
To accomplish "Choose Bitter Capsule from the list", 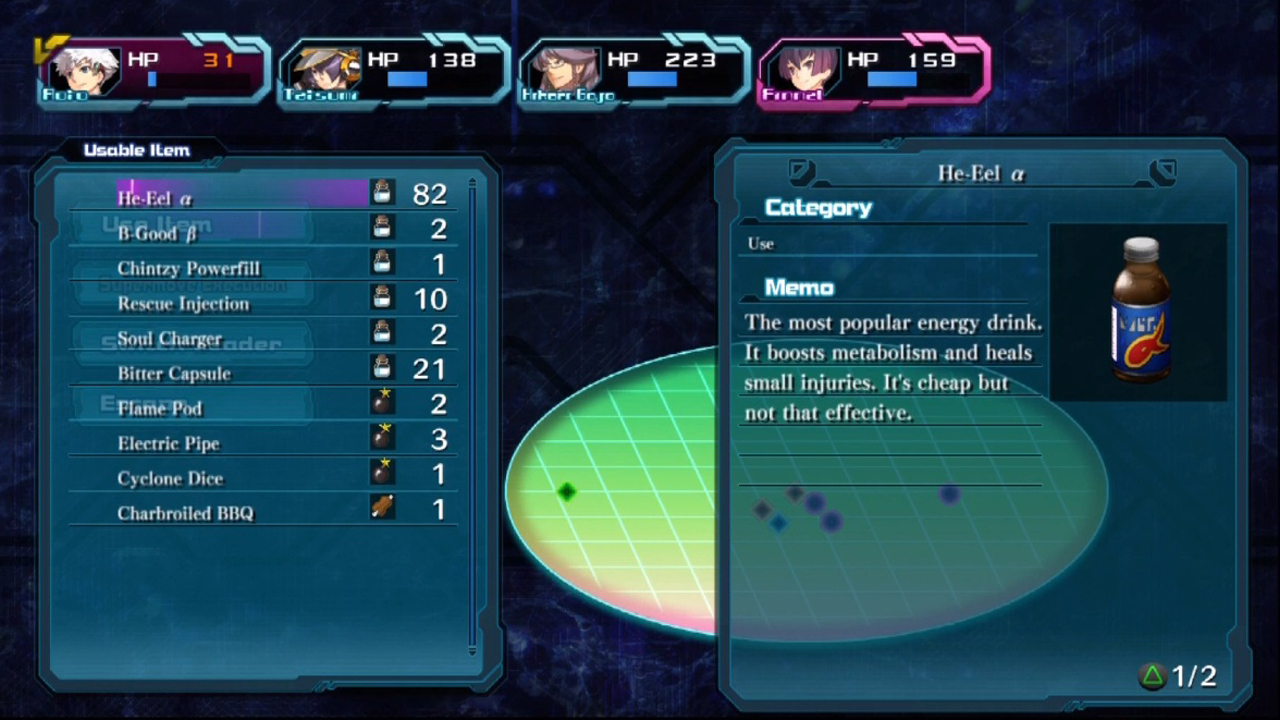I will pos(174,373).
